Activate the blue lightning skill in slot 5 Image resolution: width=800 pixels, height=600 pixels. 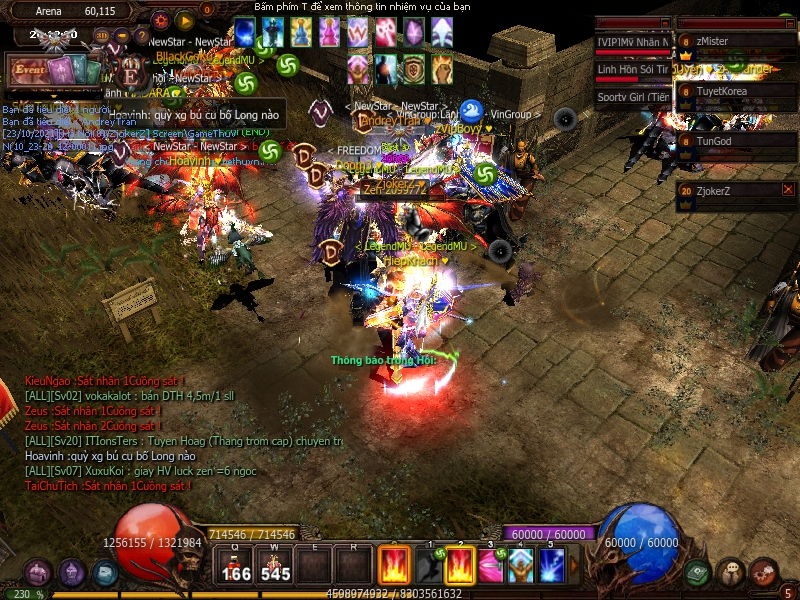[x=552, y=566]
